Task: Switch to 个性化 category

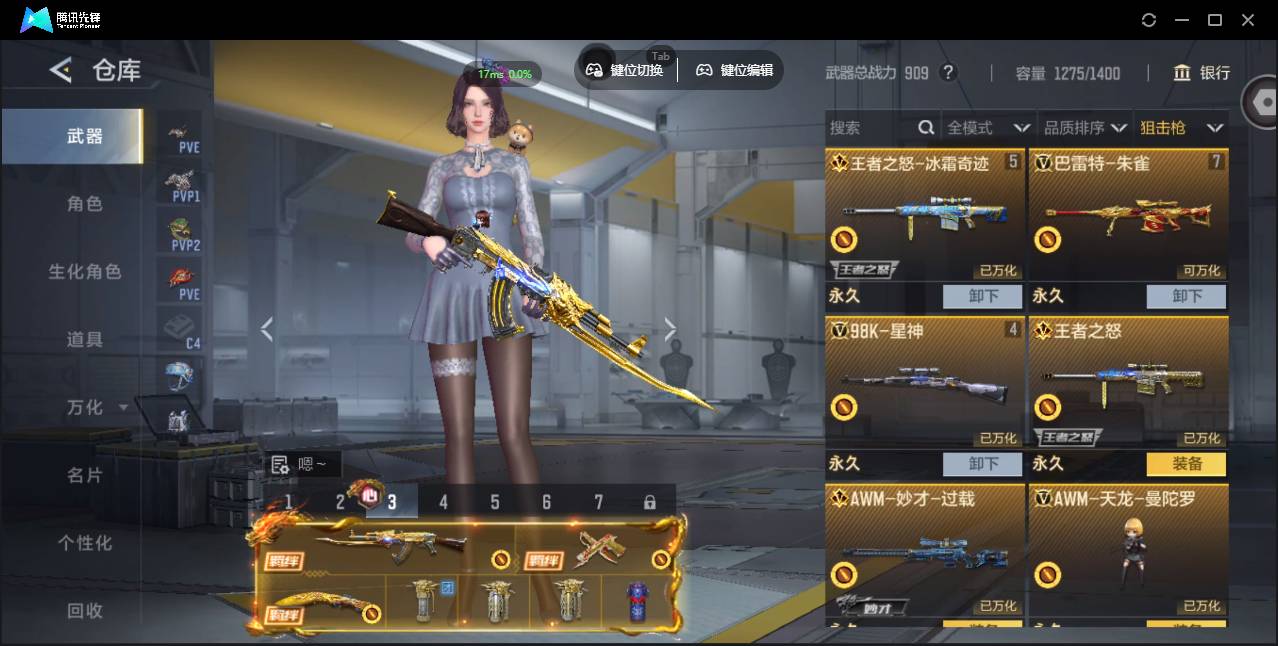Action: click(x=84, y=544)
